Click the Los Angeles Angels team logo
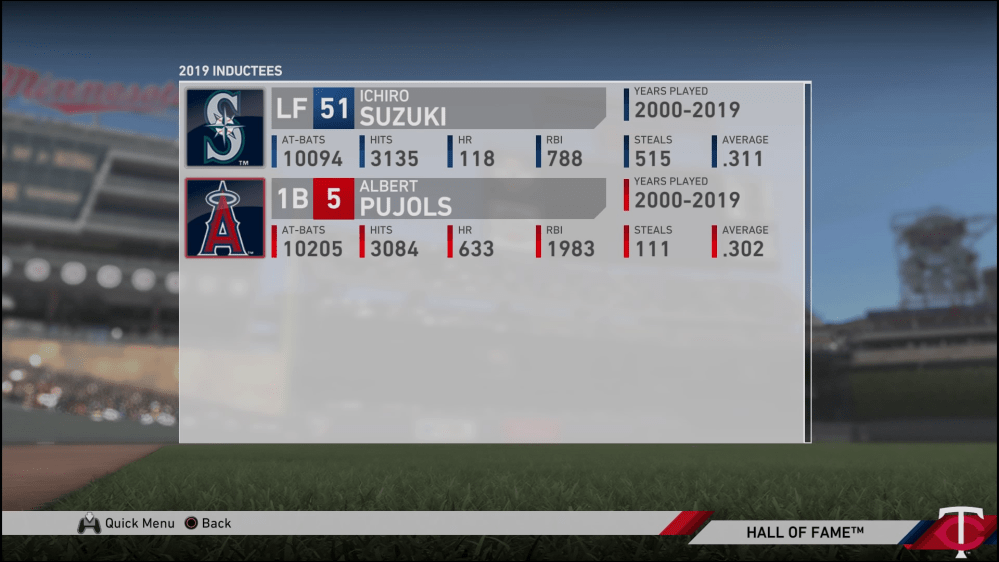Image resolution: width=999 pixels, height=562 pixels. [225, 218]
